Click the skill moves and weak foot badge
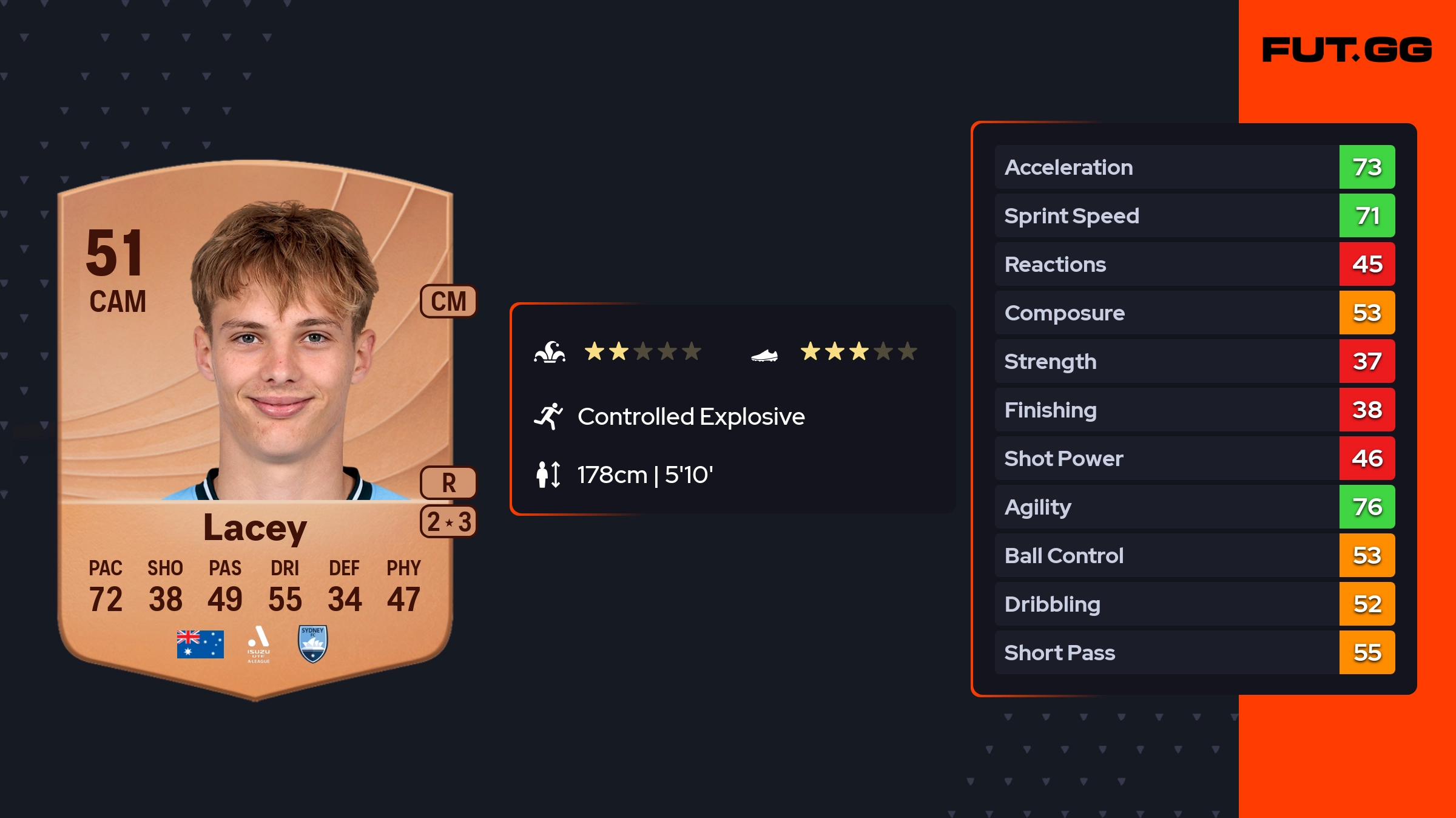Image resolution: width=1456 pixels, height=818 pixels. [449, 522]
